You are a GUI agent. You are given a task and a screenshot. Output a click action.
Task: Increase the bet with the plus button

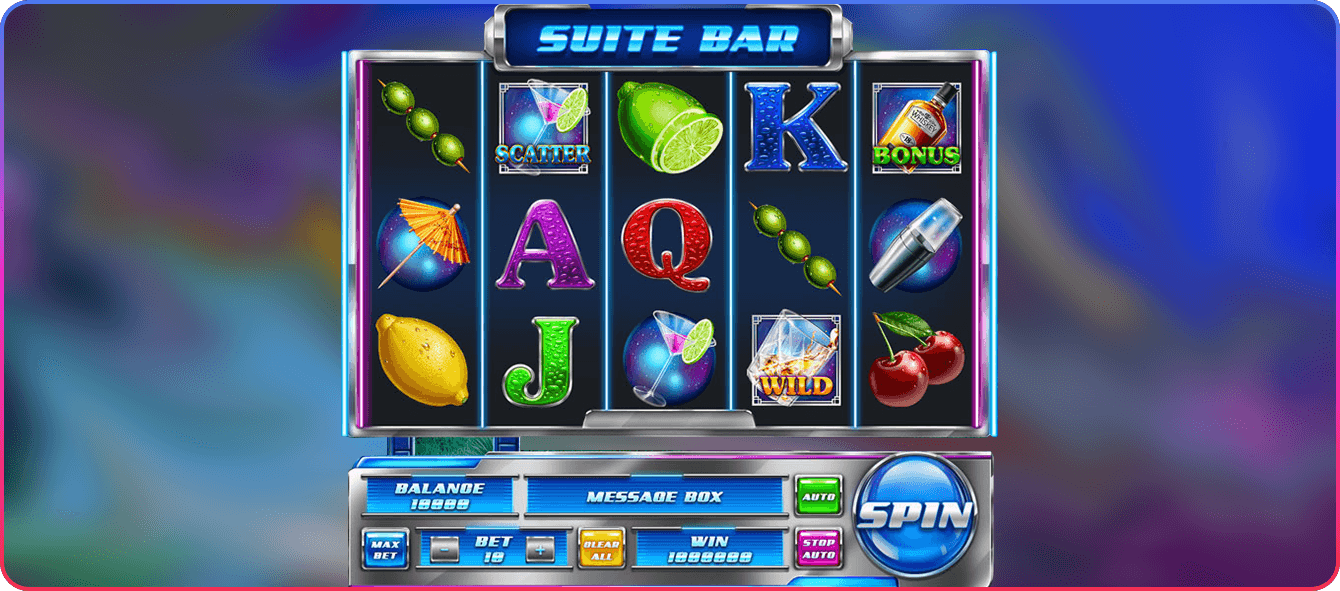pos(540,549)
